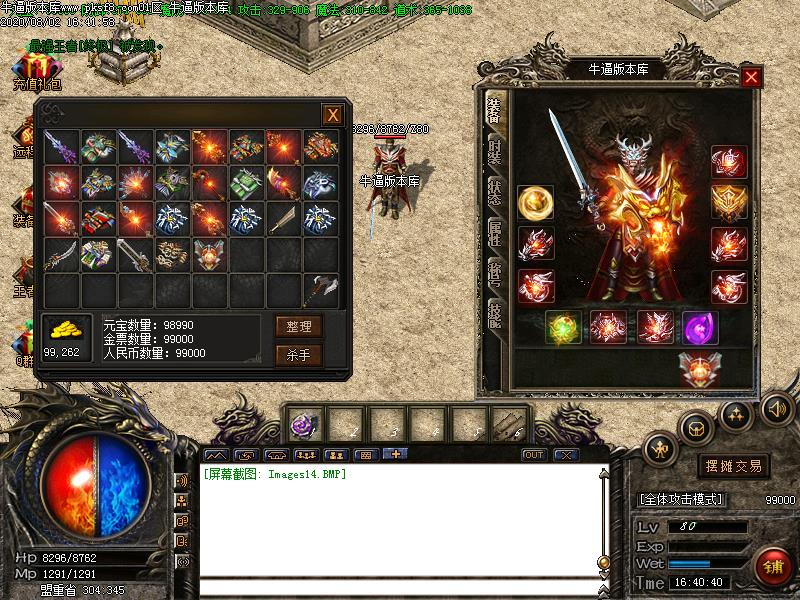Open the 状态 status tab
This screenshot has width=800, height=600.
(494, 193)
